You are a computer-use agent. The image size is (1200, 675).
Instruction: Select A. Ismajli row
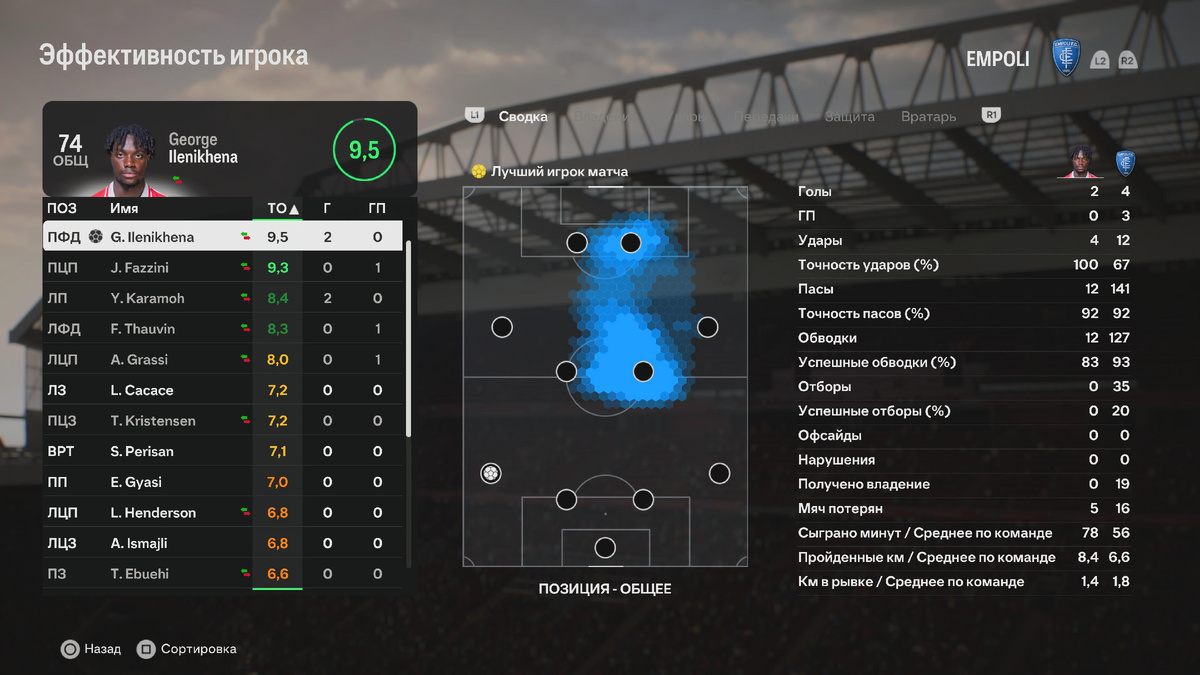223,544
